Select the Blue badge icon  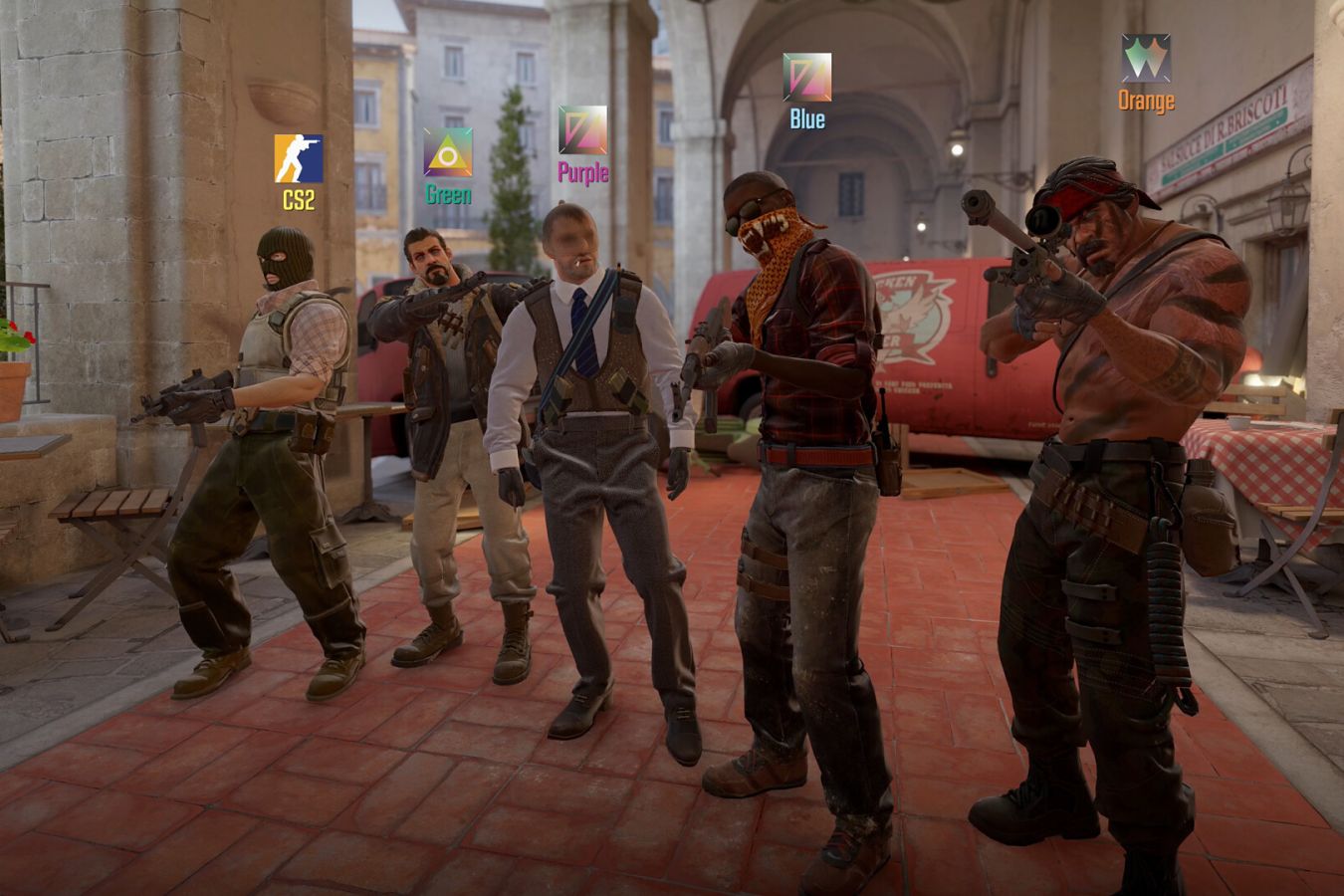tap(806, 78)
